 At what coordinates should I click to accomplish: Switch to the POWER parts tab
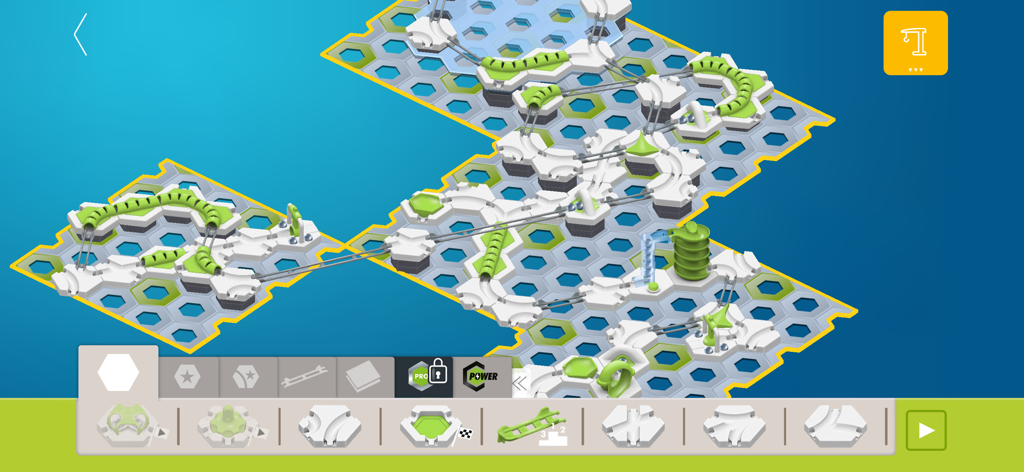coord(481,376)
